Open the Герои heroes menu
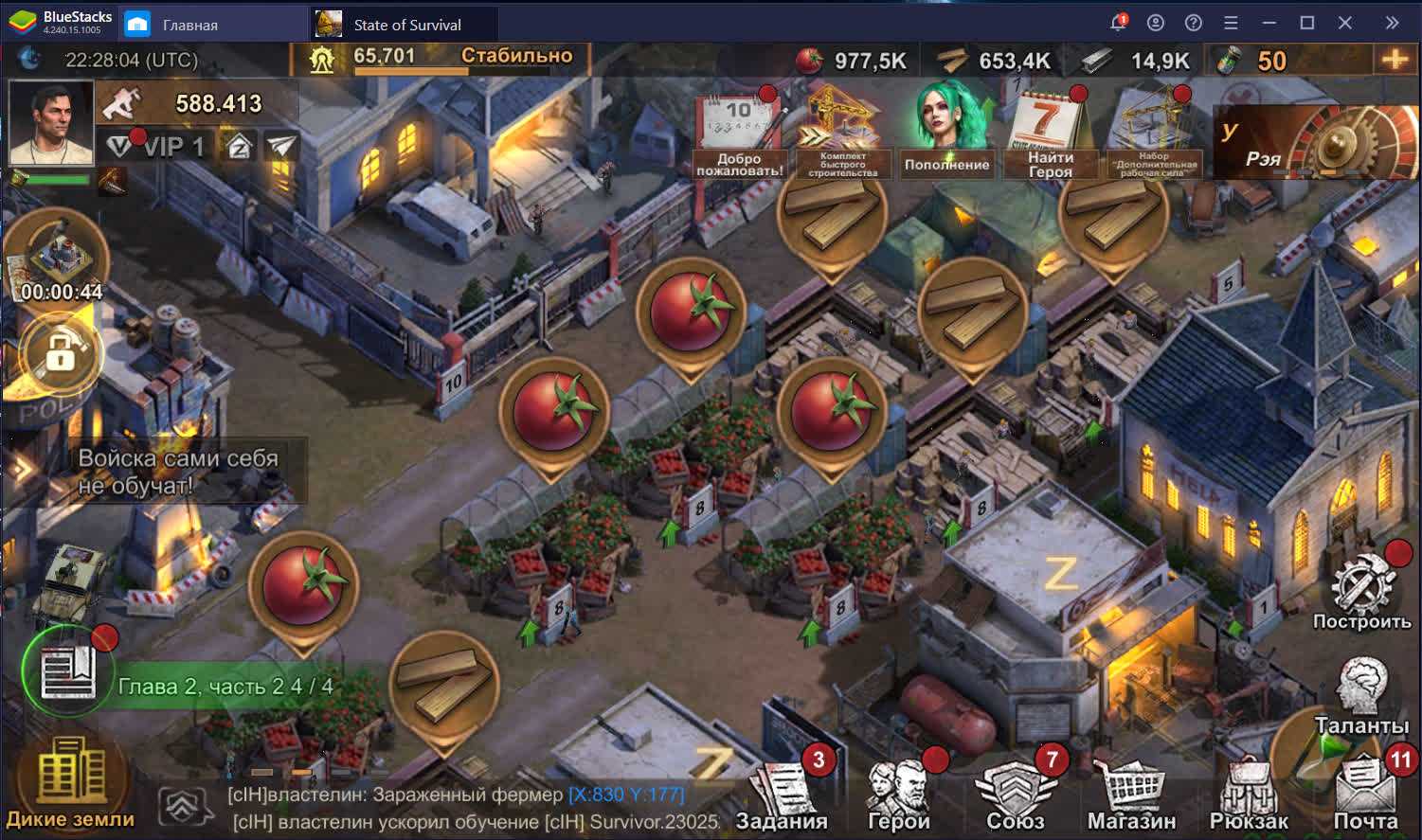1422x840 pixels. 899,794
